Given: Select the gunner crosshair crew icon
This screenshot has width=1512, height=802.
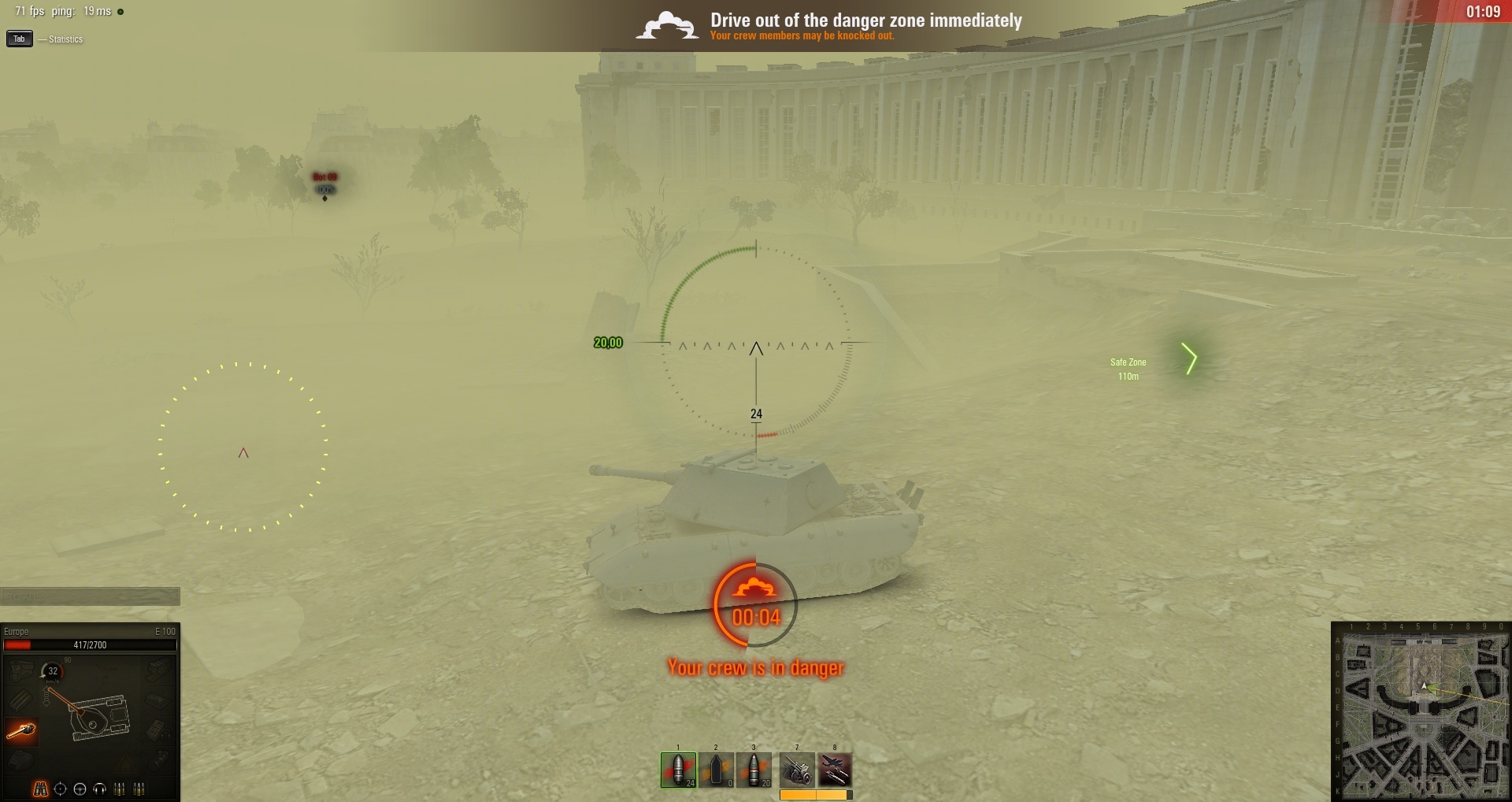Looking at the screenshot, I should pyautogui.click(x=60, y=789).
